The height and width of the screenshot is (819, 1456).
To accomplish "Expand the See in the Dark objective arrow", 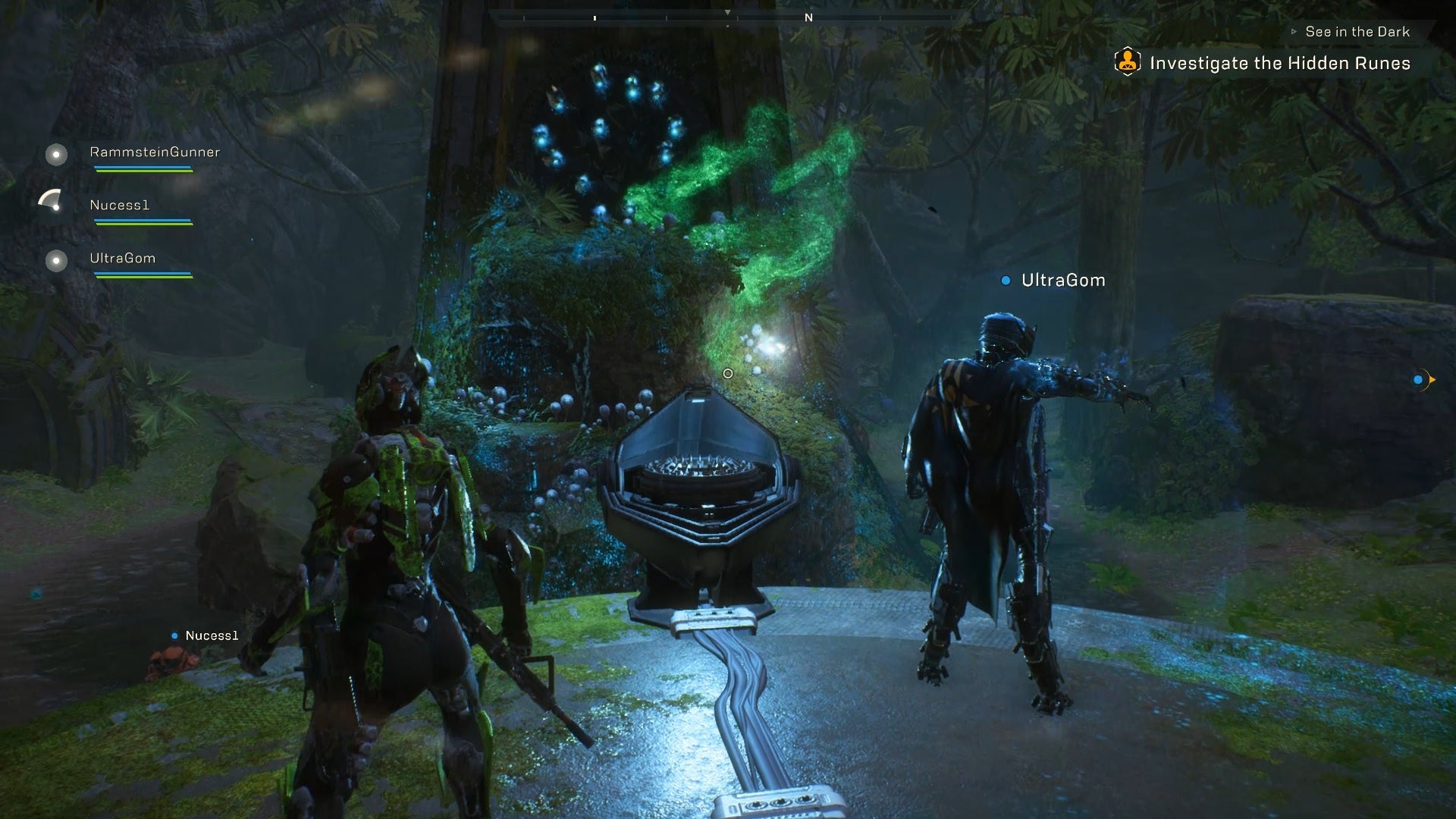I will click(1292, 31).
